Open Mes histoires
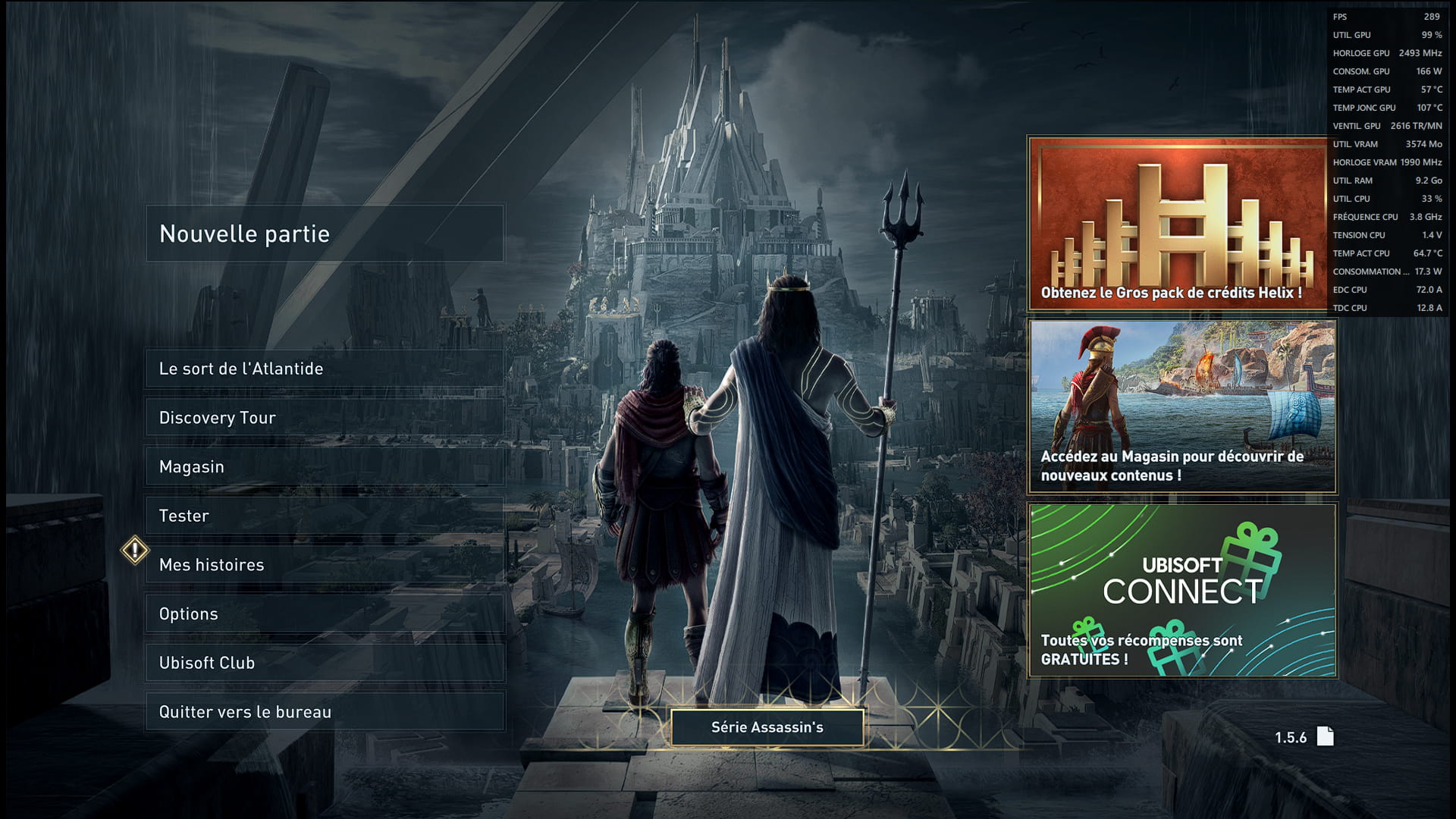Image resolution: width=1456 pixels, height=819 pixels. tap(325, 565)
